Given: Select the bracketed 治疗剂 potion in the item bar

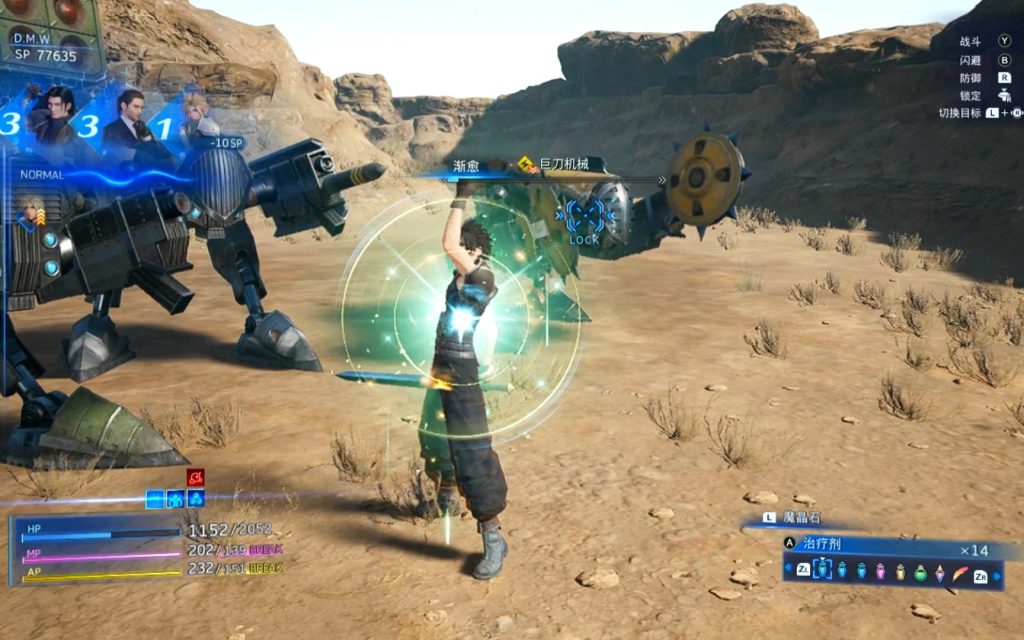Looking at the screenshot, I should [822, 570].
